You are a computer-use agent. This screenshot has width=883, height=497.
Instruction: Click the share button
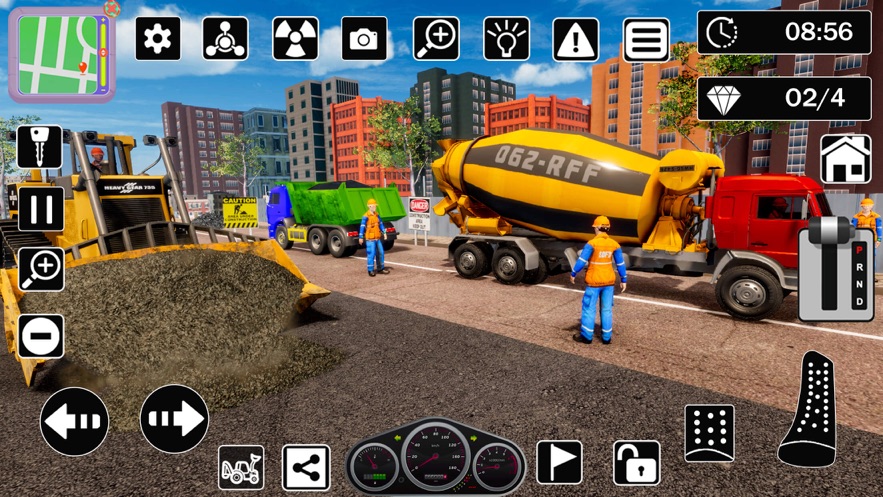point(306,467)
